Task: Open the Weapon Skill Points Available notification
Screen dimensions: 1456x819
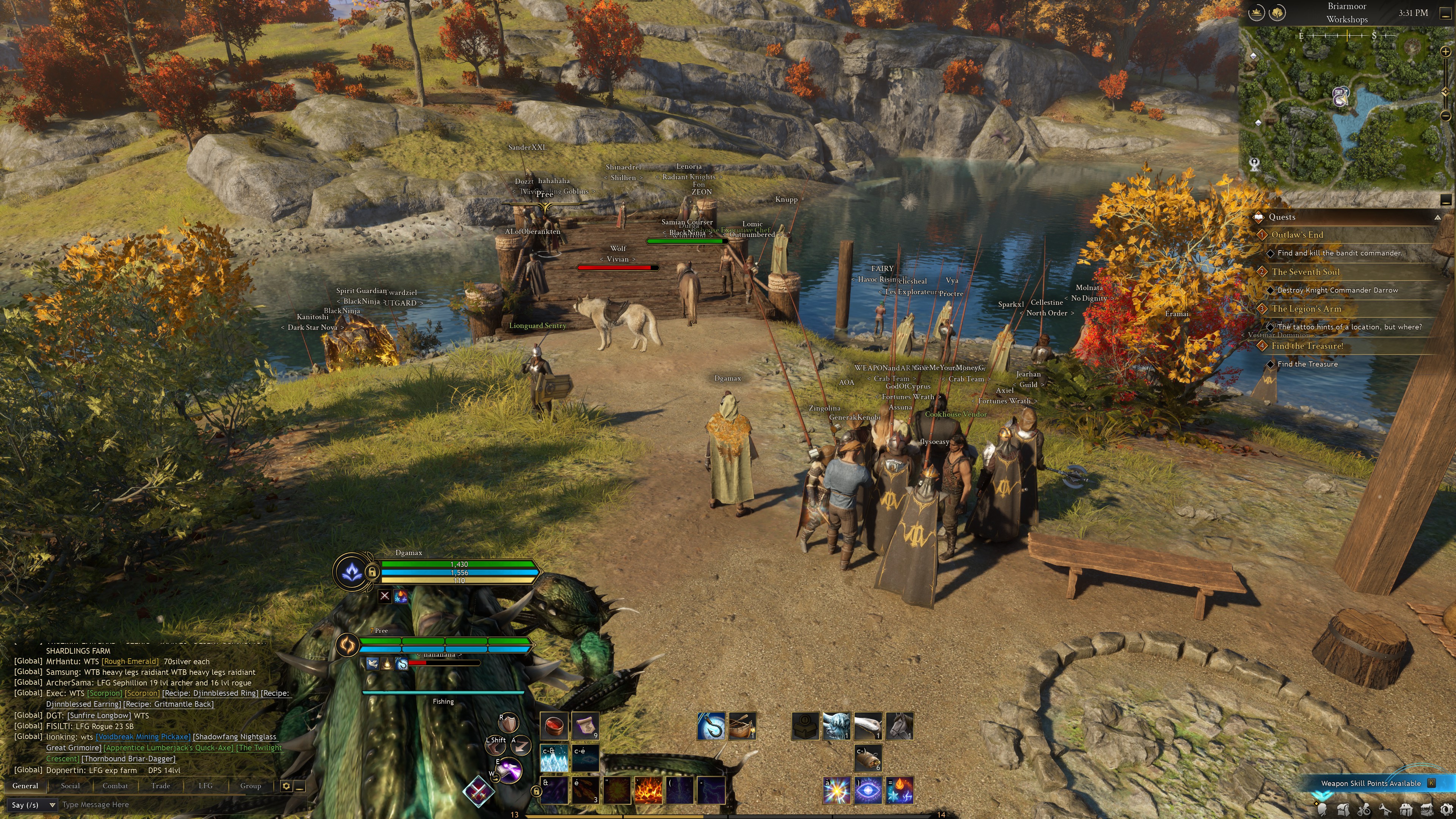Action: pos(1371,783)
